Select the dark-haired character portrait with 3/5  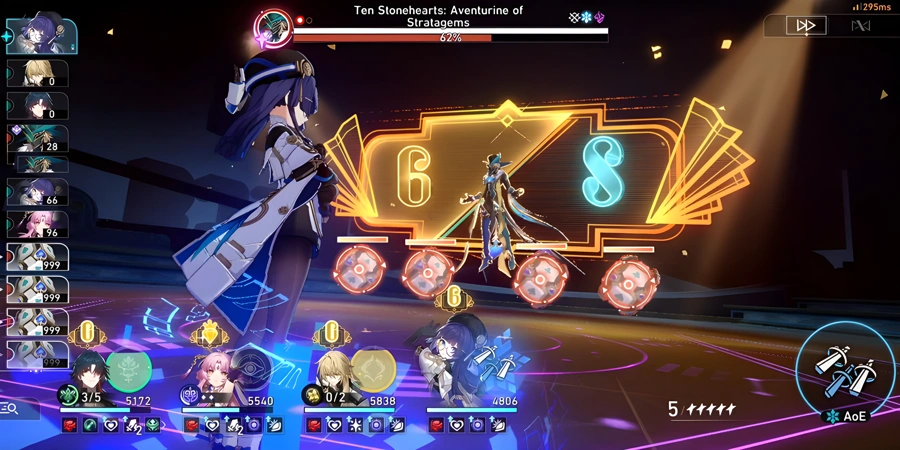[86, 377]
